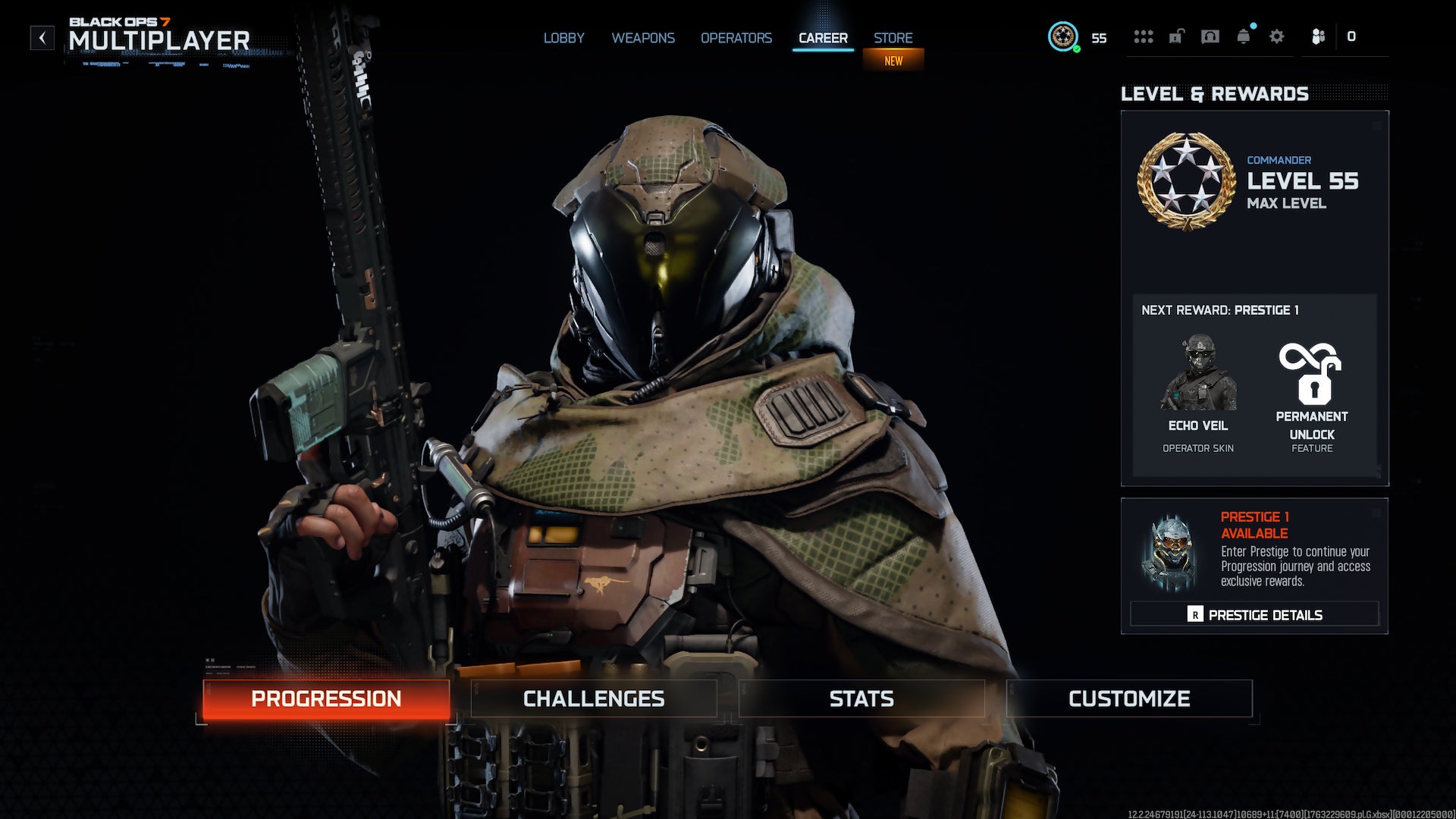Go back using the arrow button

click(x=42, y=38)
